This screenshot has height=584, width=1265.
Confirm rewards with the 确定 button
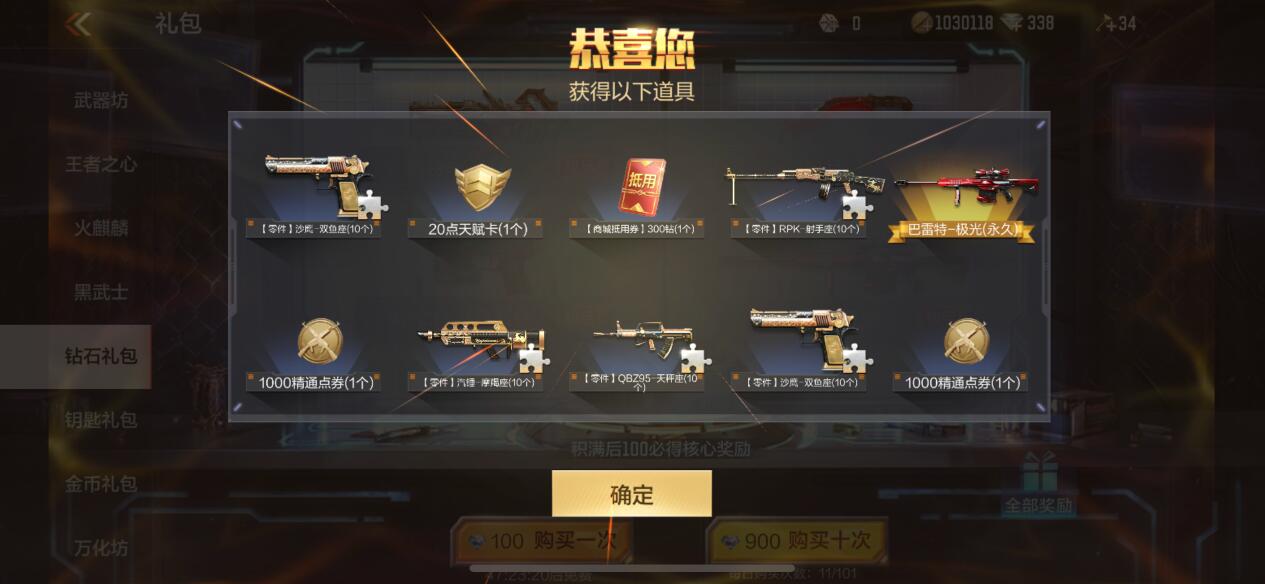point(631,494)
